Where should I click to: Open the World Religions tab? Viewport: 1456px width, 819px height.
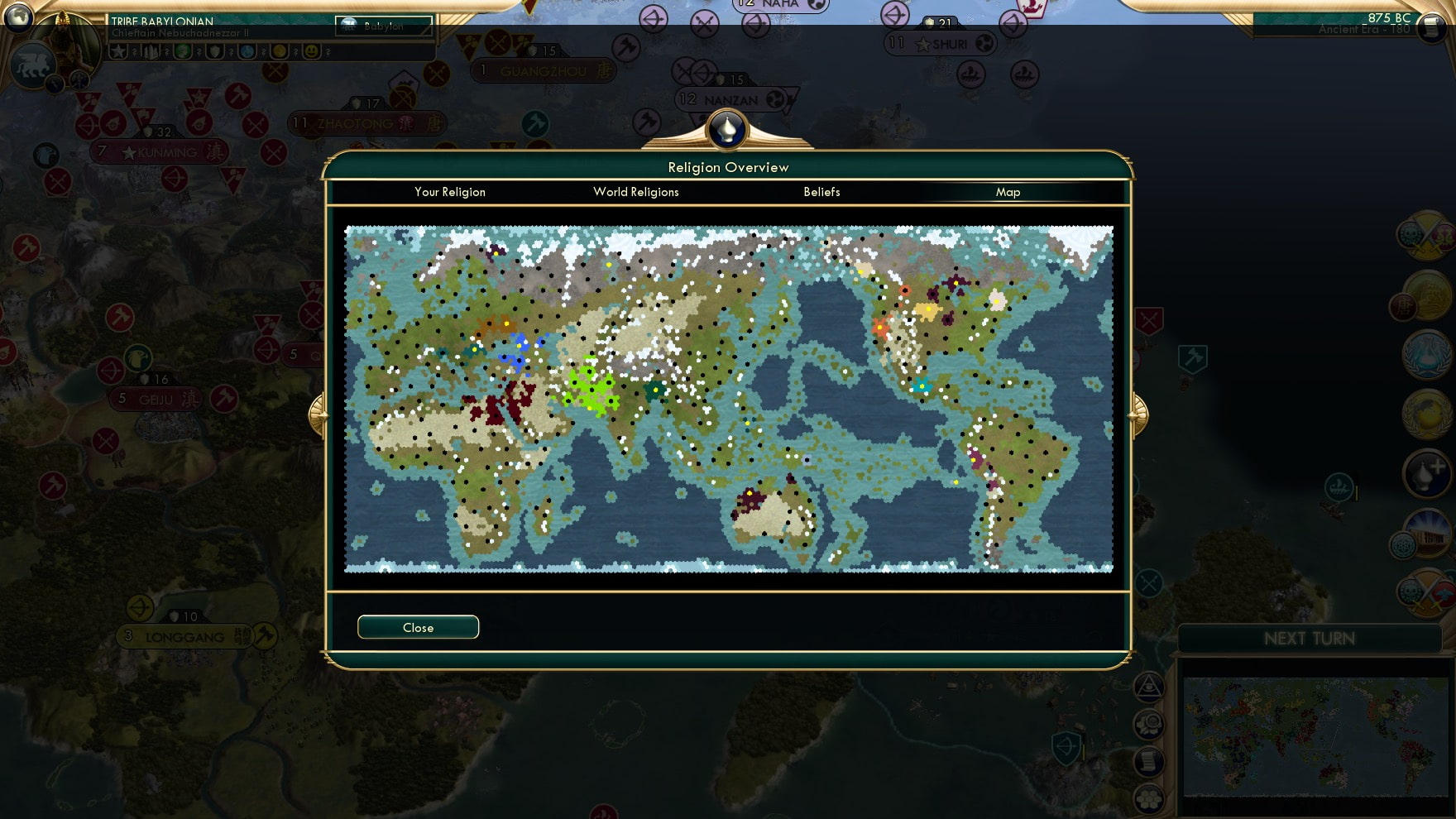pyautogui.click(x=635, y=192)
